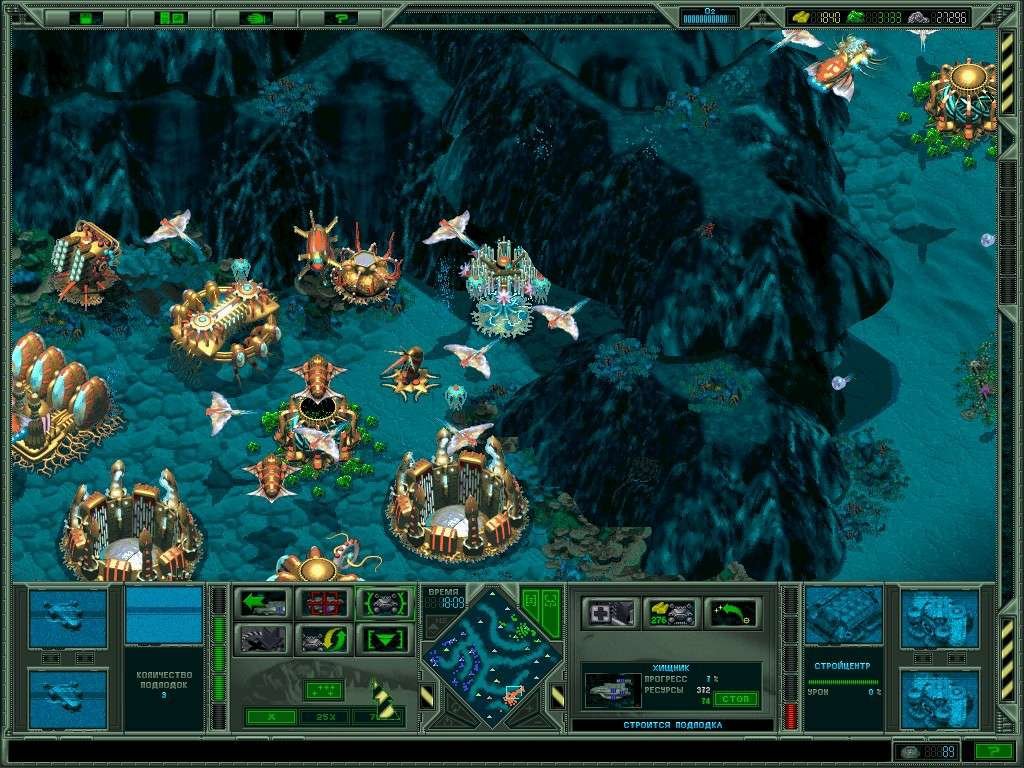The image size is (1024, 768).
Task: Click the green three-plus-signs button
Action: (323, 690)
